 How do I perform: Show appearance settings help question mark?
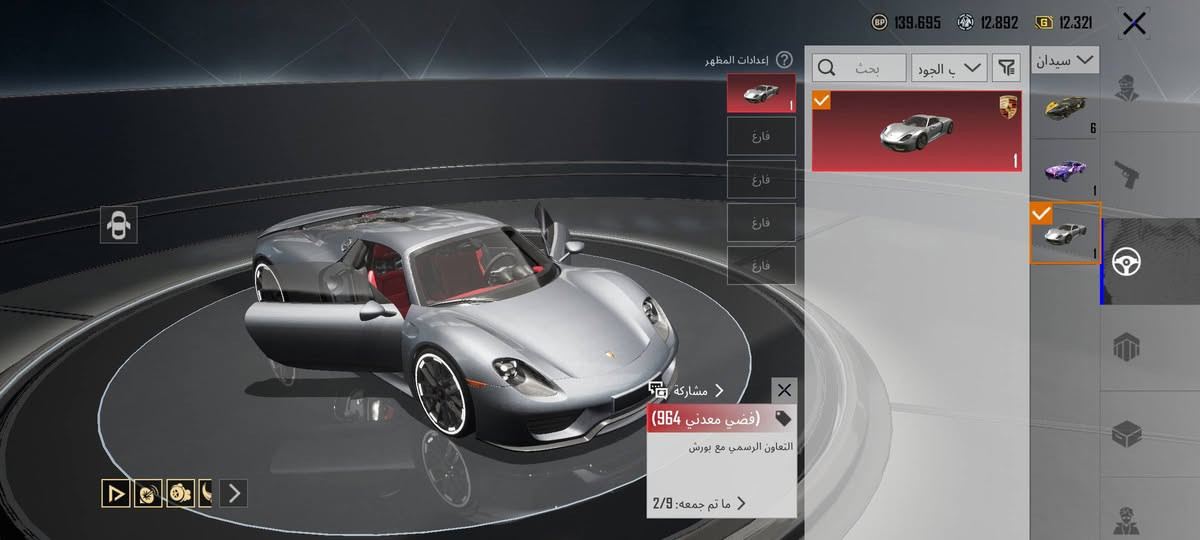click(x=784, y=60)
